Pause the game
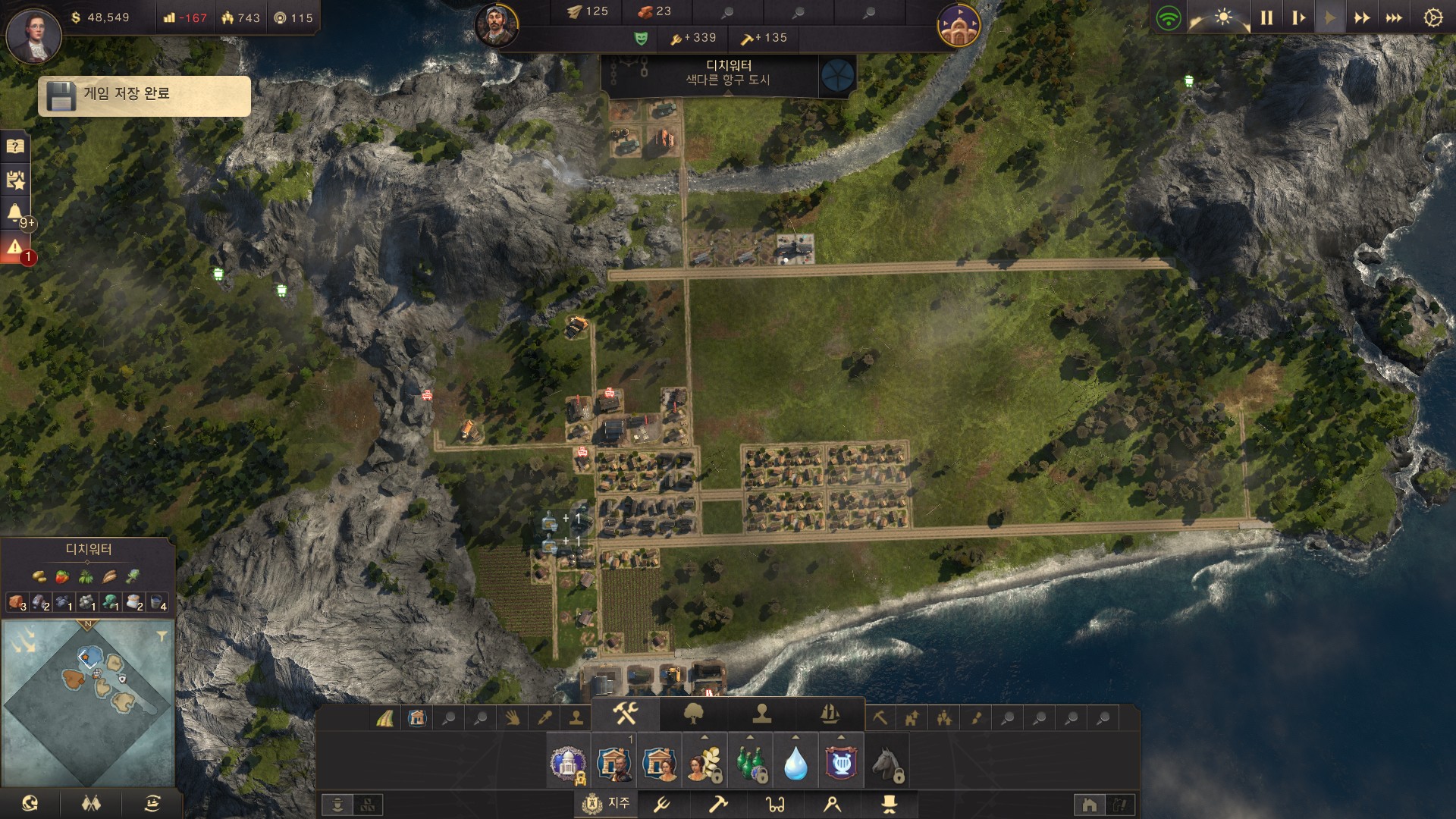The height and width of the screenshot is (819, 1456). 1266,17
